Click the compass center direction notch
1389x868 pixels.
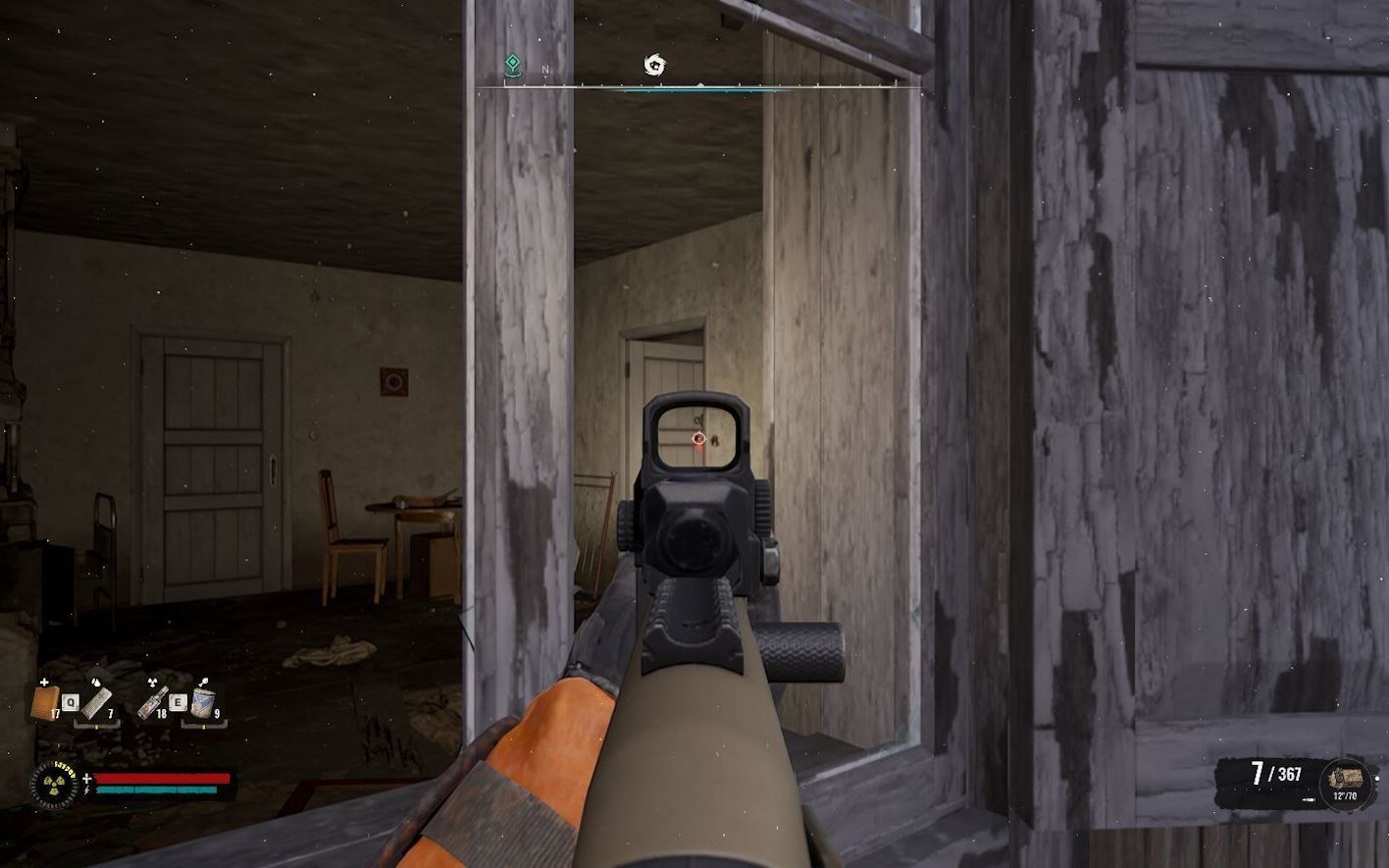coord(700,84)
